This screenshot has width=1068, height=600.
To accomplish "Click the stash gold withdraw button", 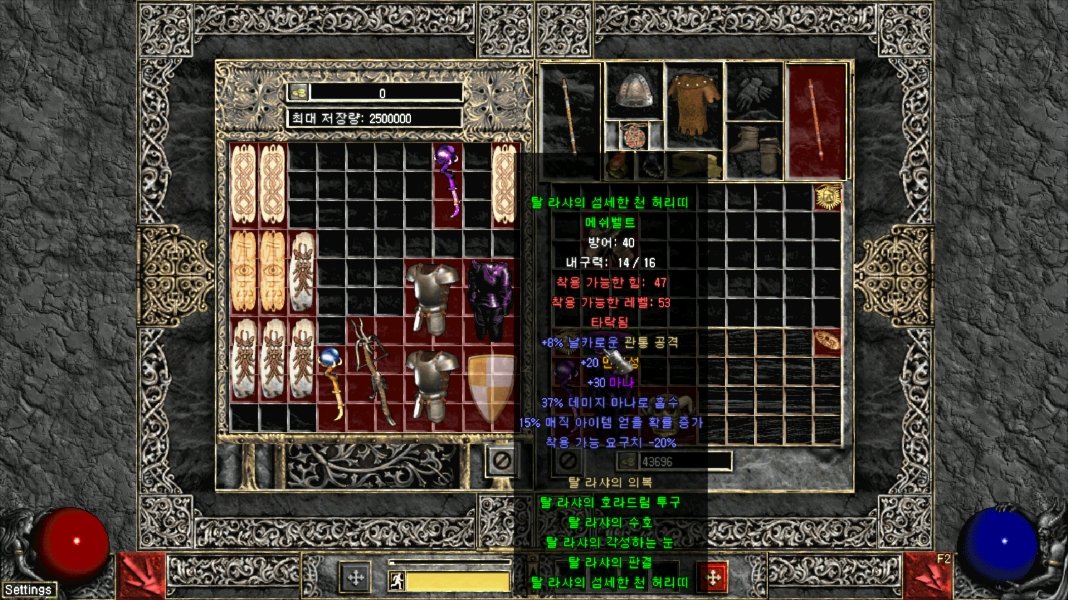I will pos(298,92).
